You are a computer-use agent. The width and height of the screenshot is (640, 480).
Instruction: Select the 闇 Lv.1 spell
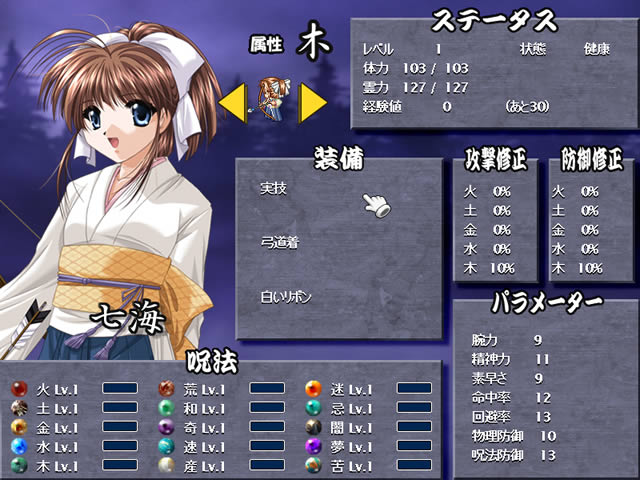click(349, 427)
